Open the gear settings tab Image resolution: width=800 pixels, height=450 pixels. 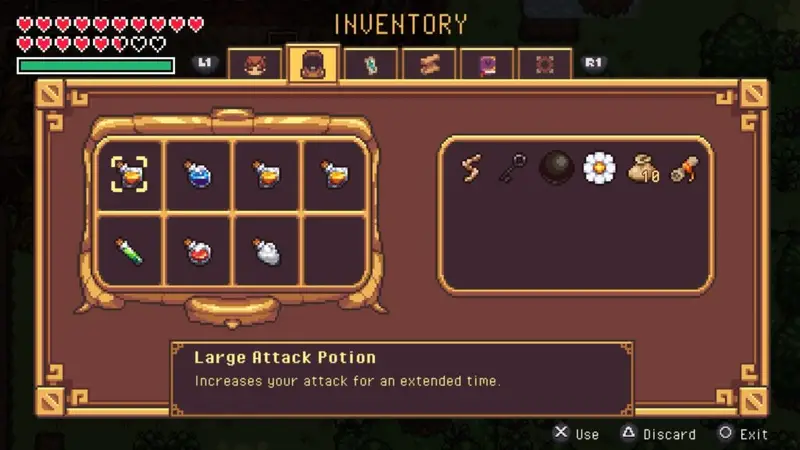[545, 64]
